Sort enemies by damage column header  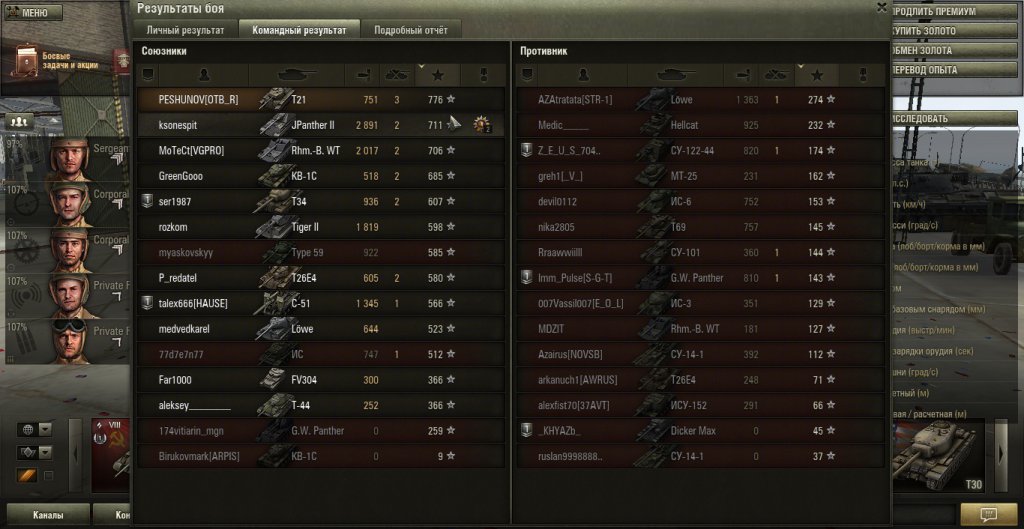pyautogui.click(x=743, y=74)
